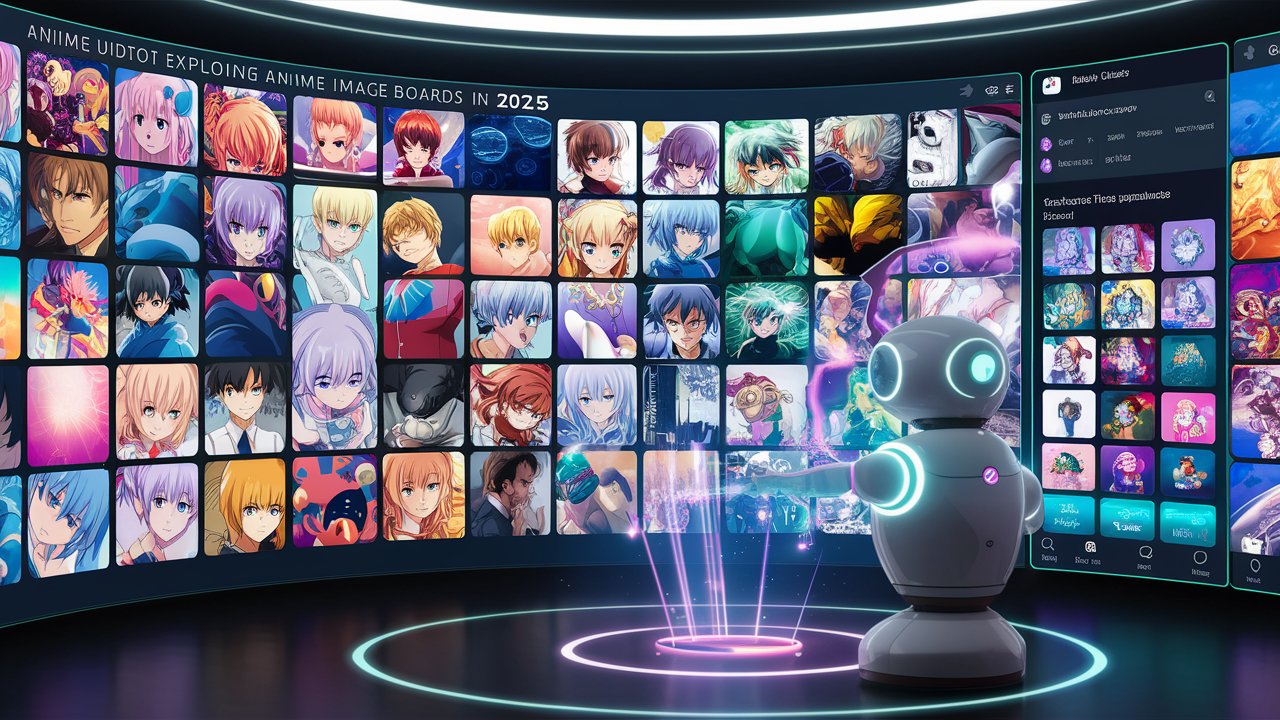
Task: Select the white-background thumbnail in the side panel grid
Action: click(1068, 411)
